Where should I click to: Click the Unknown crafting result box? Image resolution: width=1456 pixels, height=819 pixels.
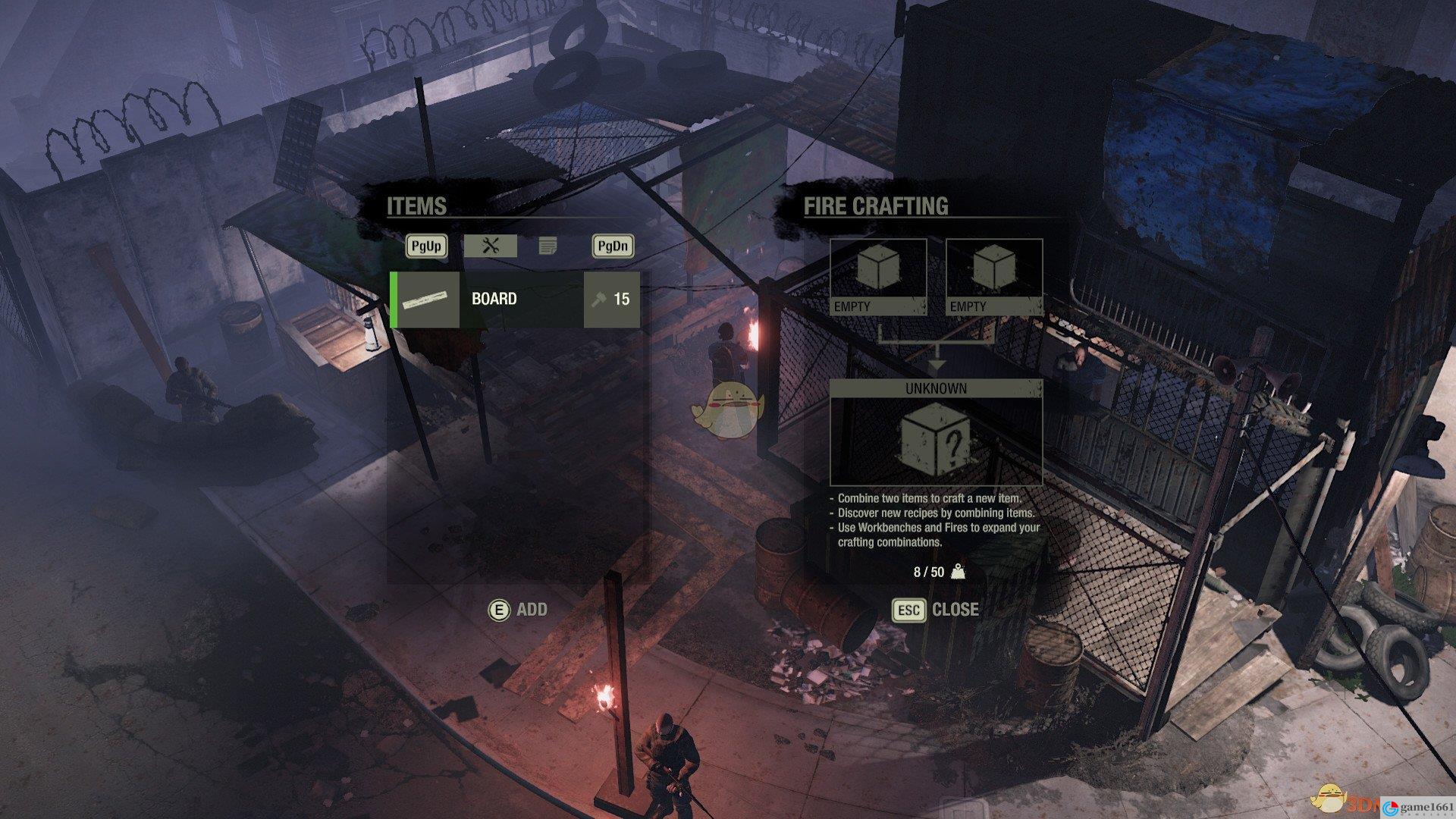click(x=936, y=441)
